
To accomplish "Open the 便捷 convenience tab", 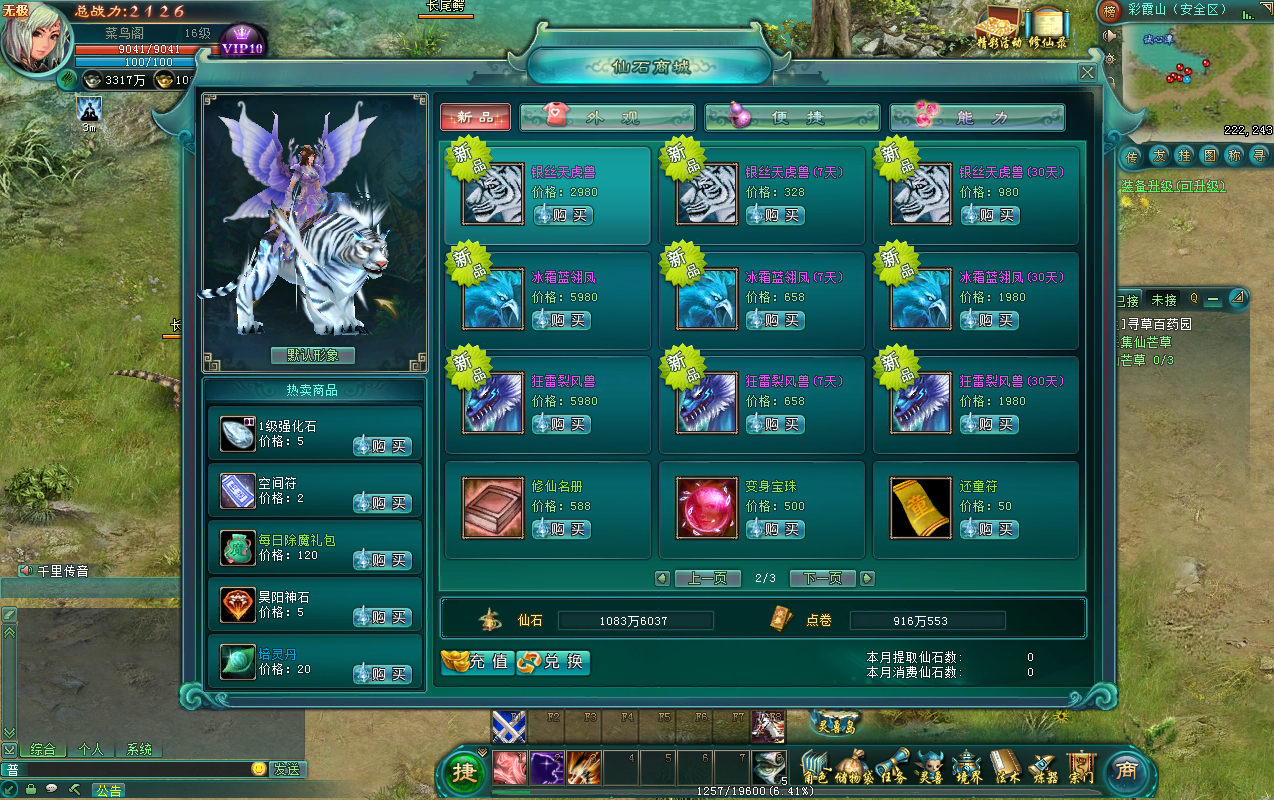I will click(792, 118).
